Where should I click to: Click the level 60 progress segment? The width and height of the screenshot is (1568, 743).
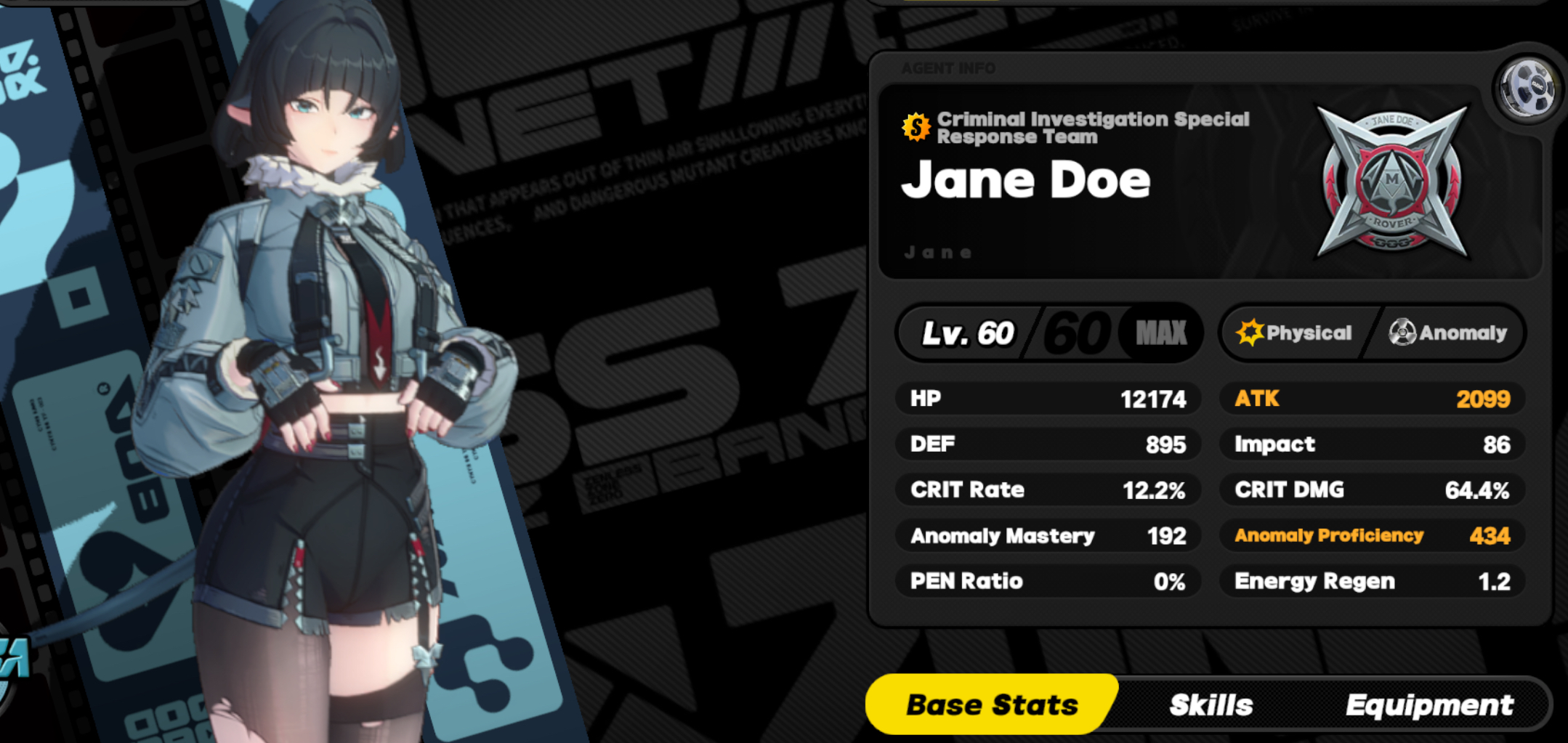pos(1075,333)
